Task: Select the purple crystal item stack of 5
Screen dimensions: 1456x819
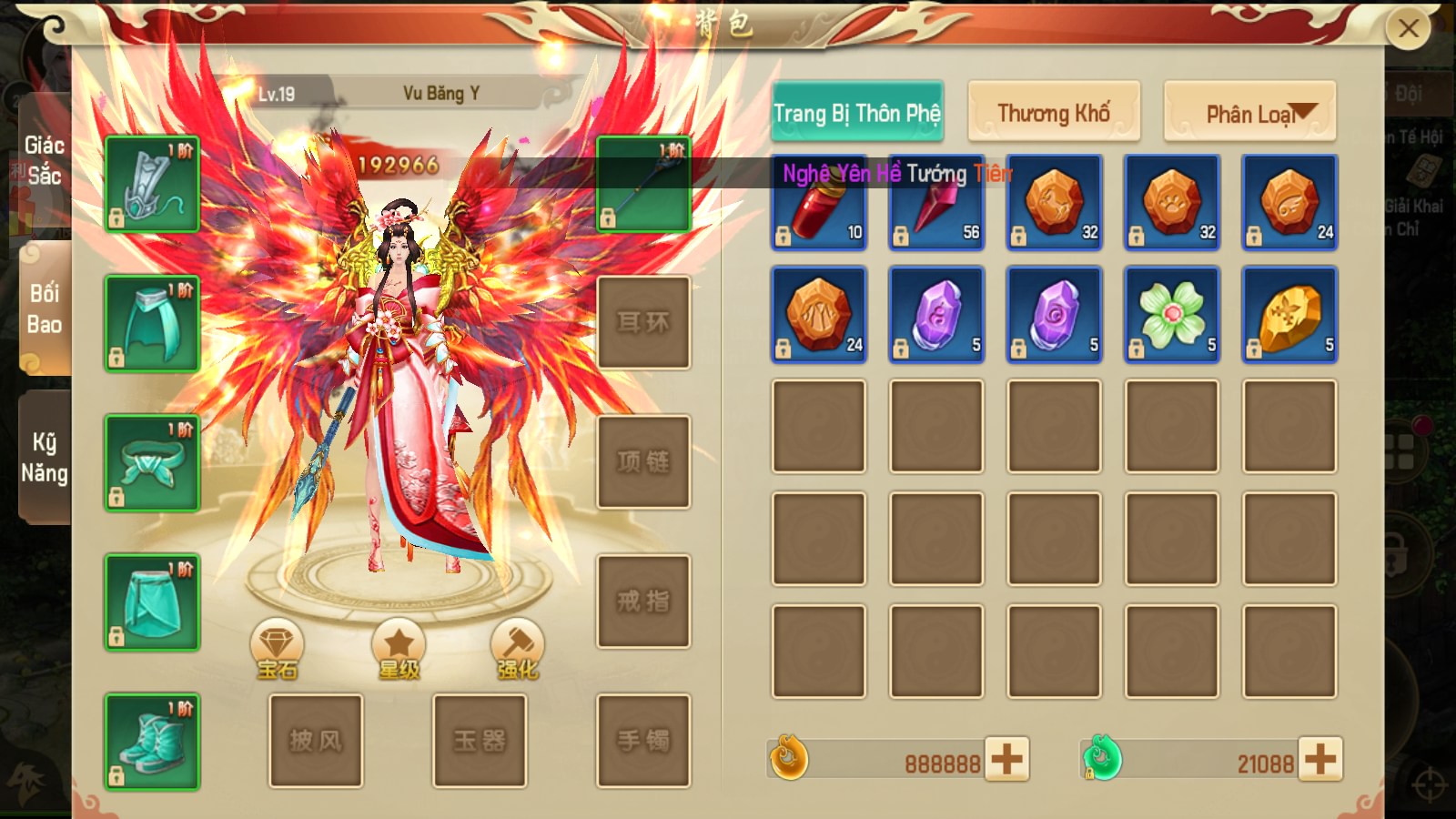Action: point(935,314)
